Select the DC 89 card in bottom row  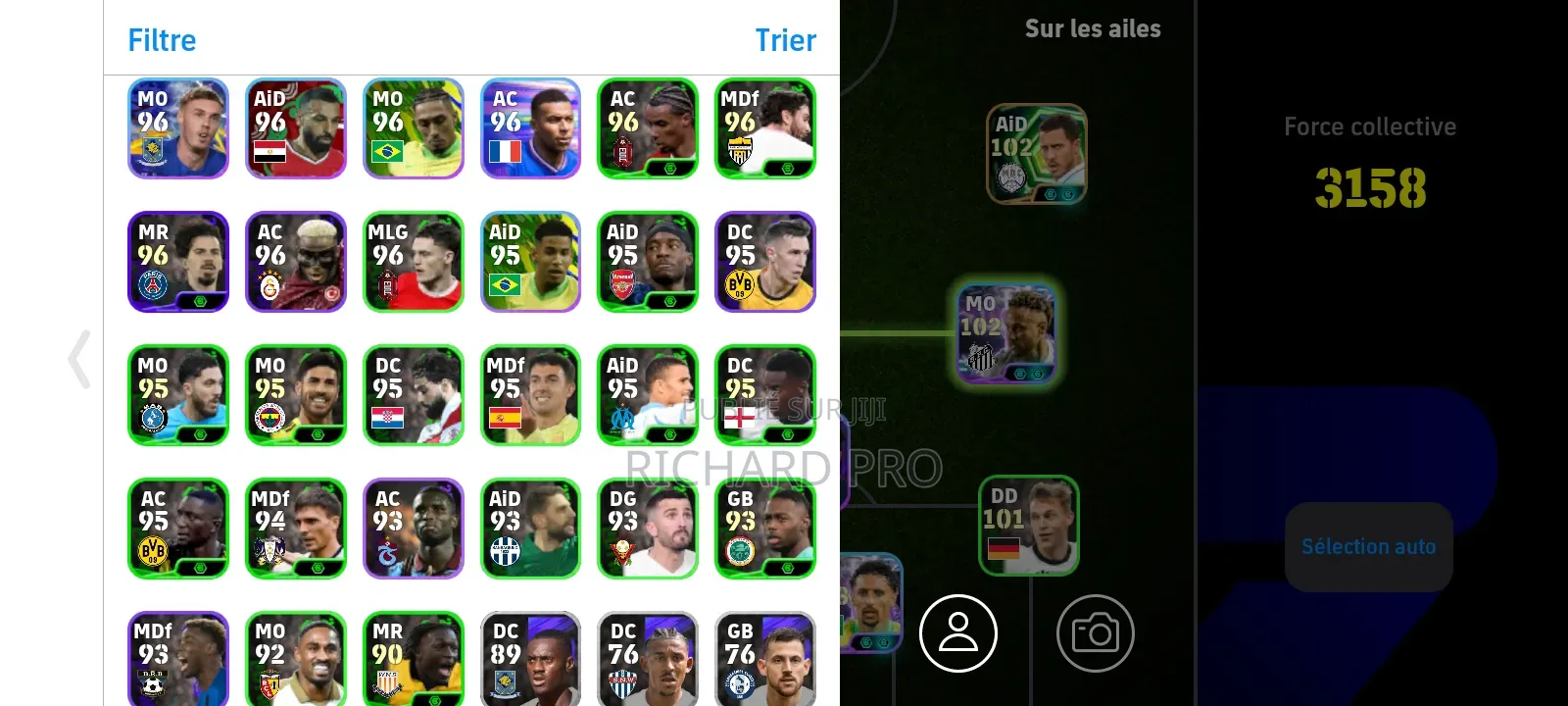pyautogui.click(x=530, y=655)
